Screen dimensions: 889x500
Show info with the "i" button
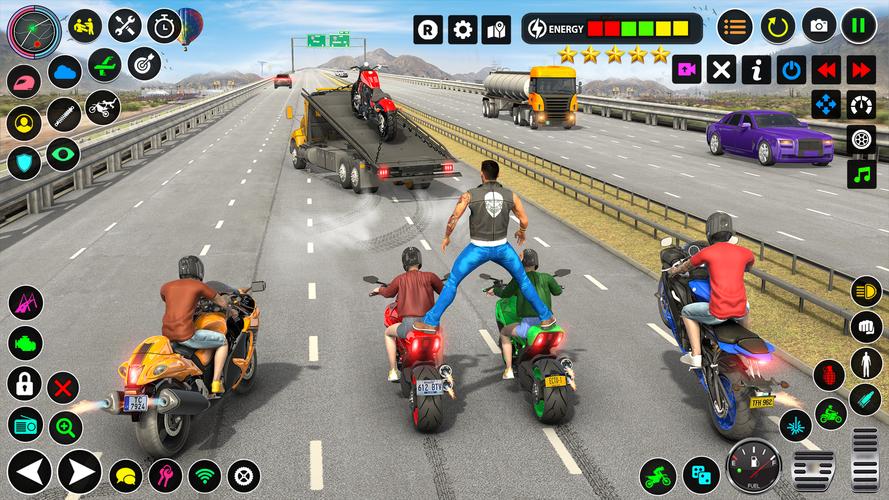(756, 70)
